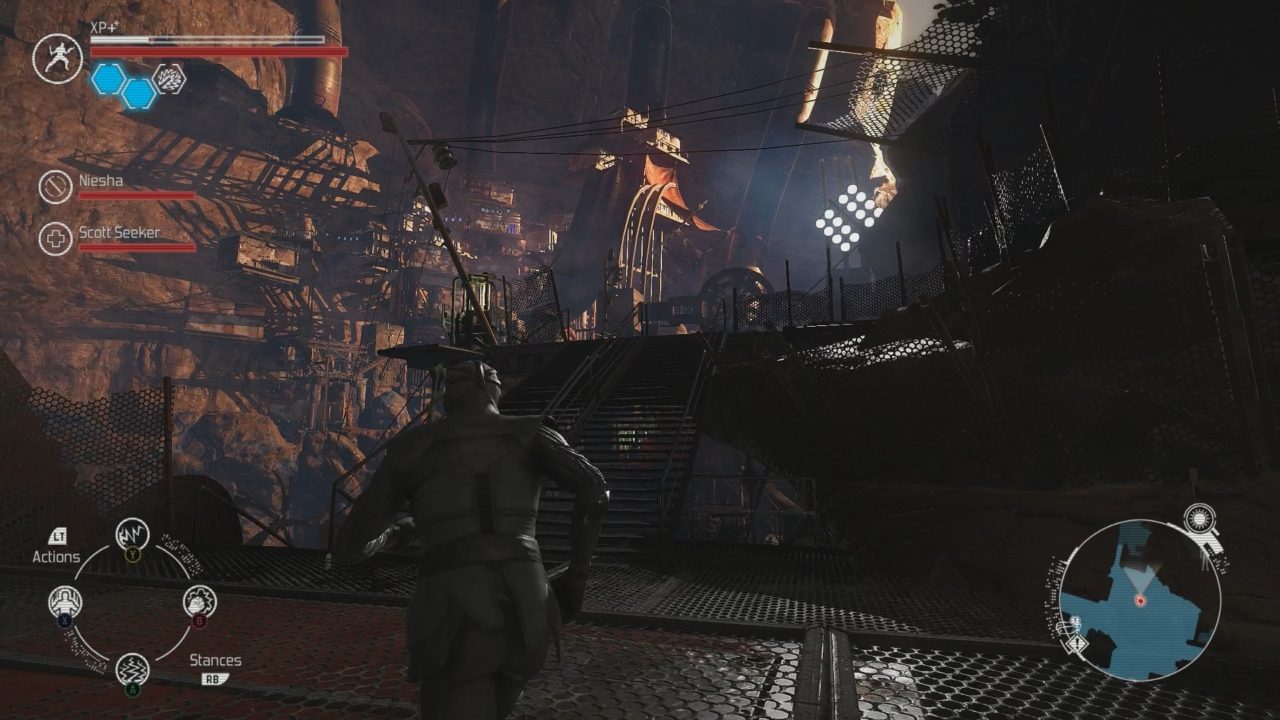Activate the jagged lightning ability at wheel top
The width and height of the screenshot is (1280, 720).
(132, 535)
